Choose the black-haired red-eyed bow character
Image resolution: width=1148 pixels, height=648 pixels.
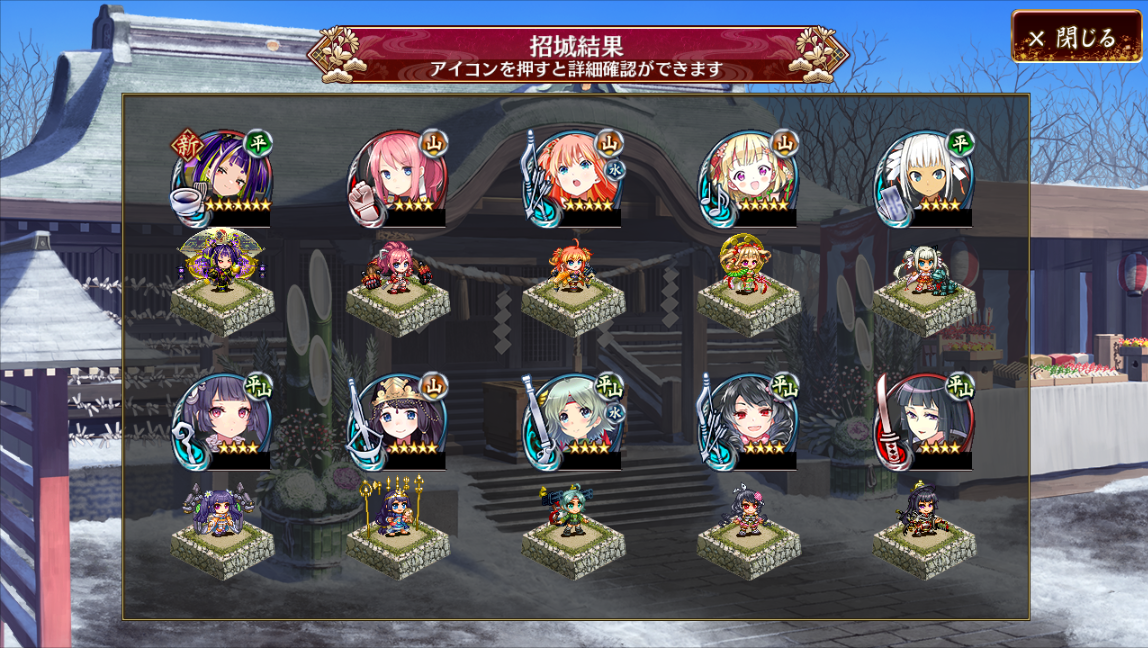[749, 421]
